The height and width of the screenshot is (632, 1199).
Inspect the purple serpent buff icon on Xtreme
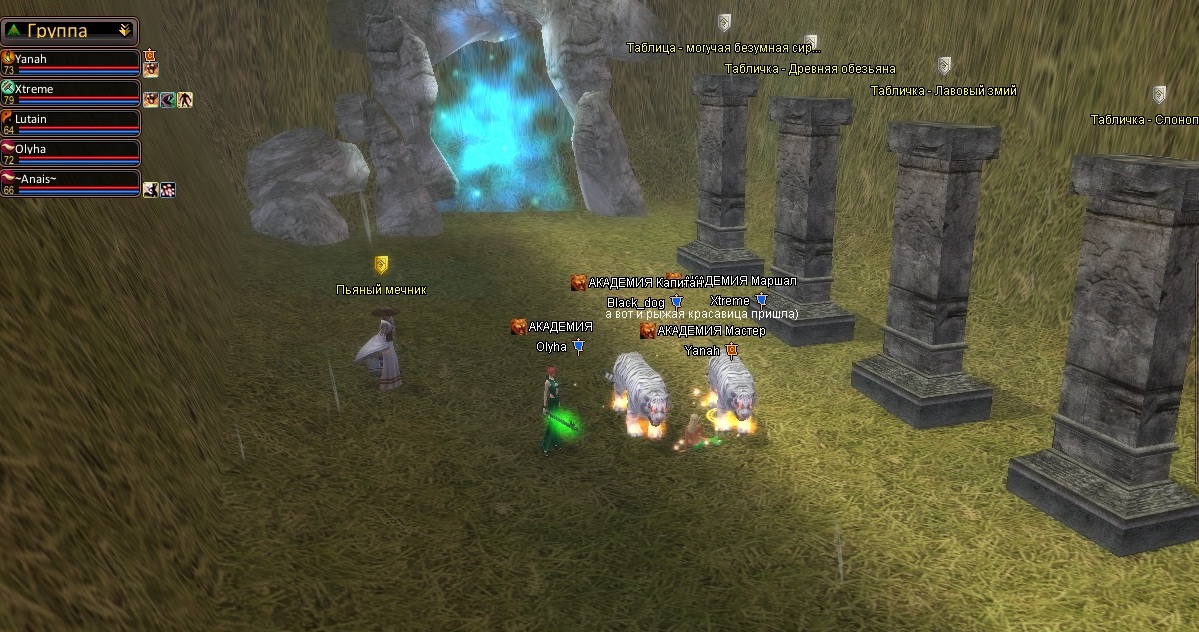coord(168,99)
